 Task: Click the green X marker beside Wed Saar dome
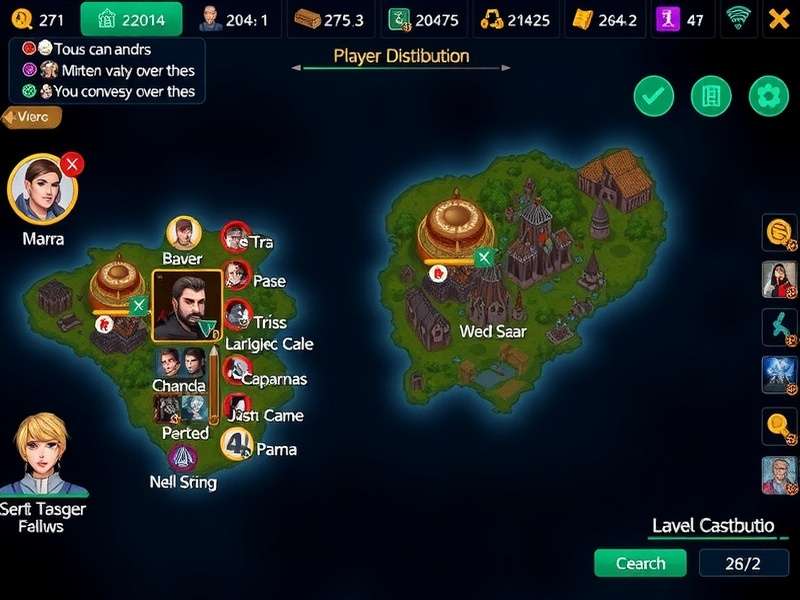click(485, 258)
